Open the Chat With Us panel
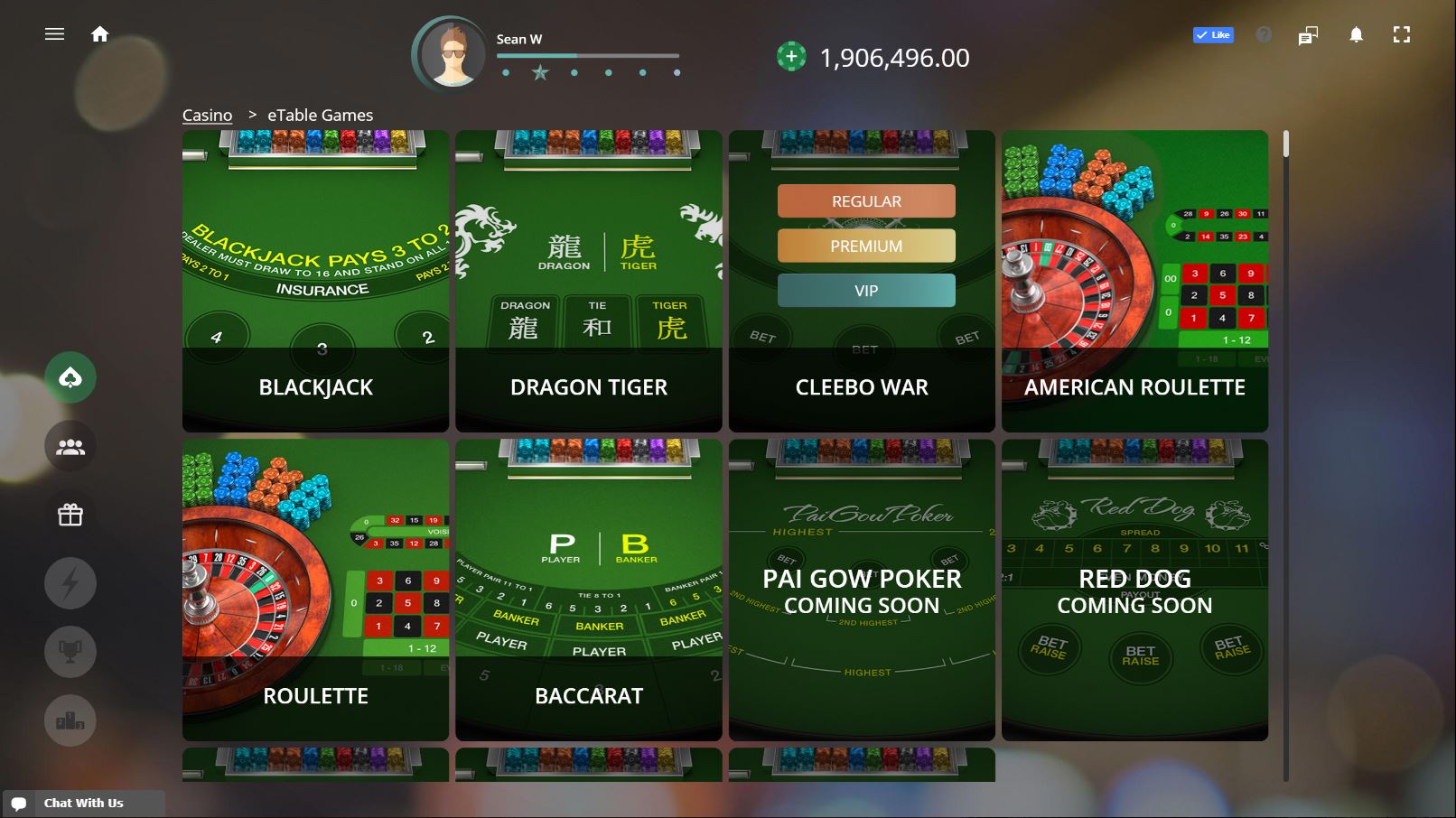This screenshot has width=1456, height=818. tap(86, 802)
